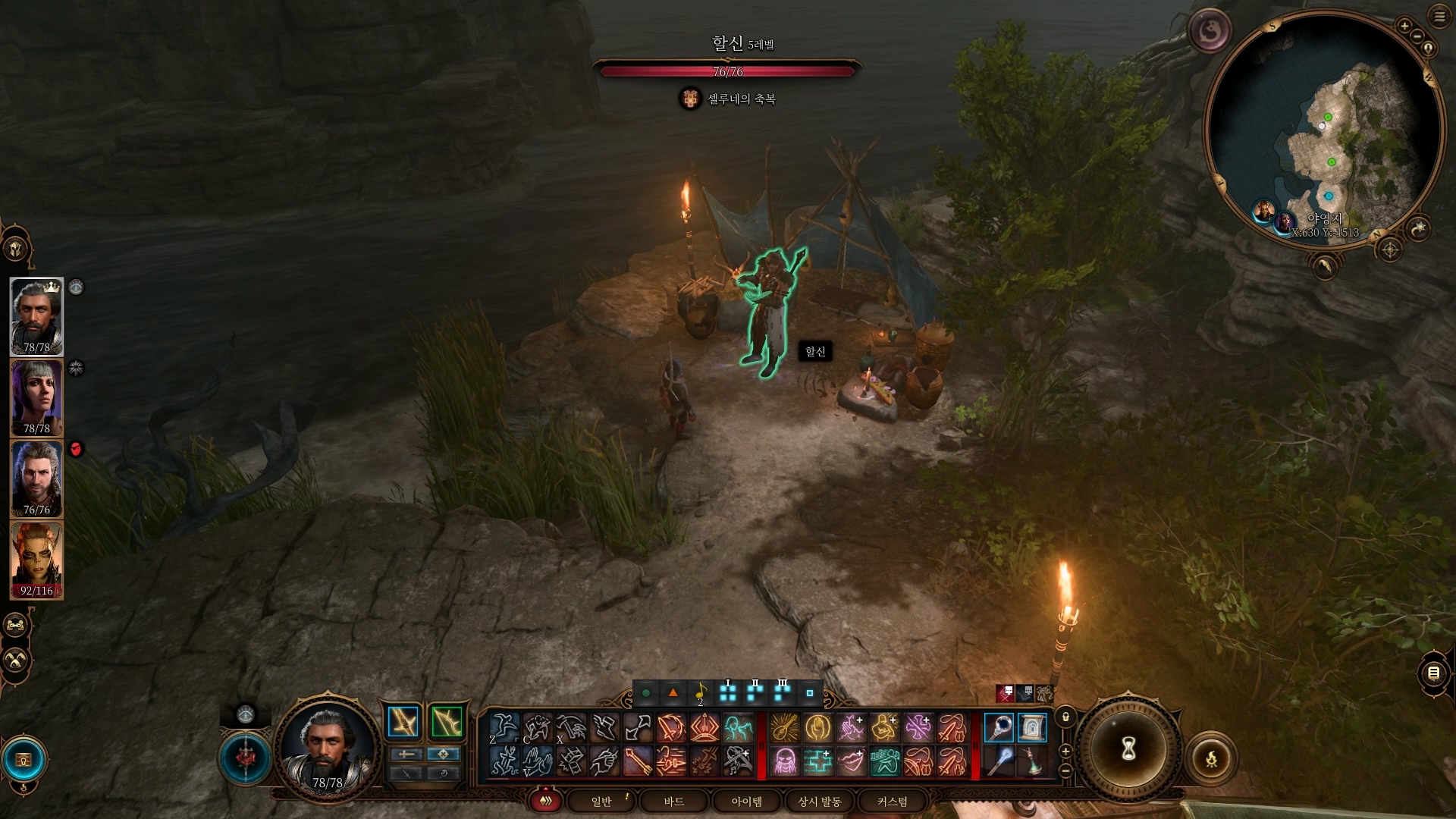Select the purple-haired party member portrait

36,397
